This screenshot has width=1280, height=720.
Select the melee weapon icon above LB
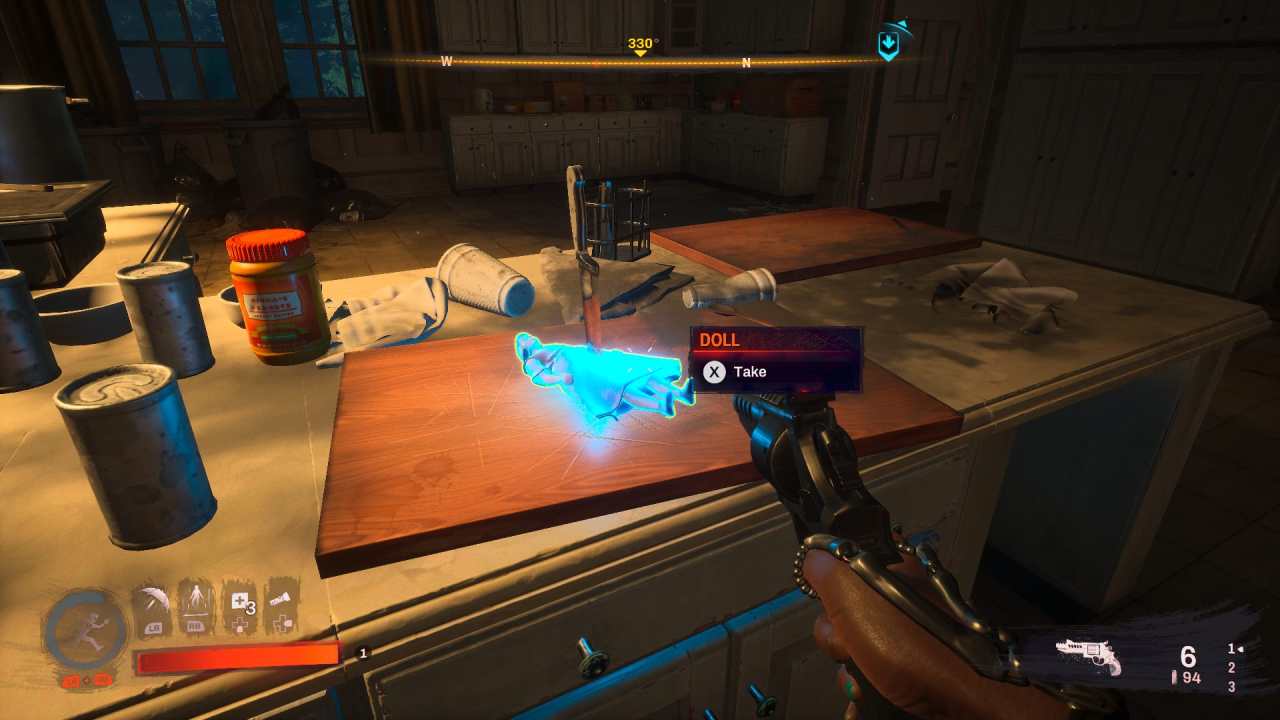pyautogui.click(x=154, y=601)
